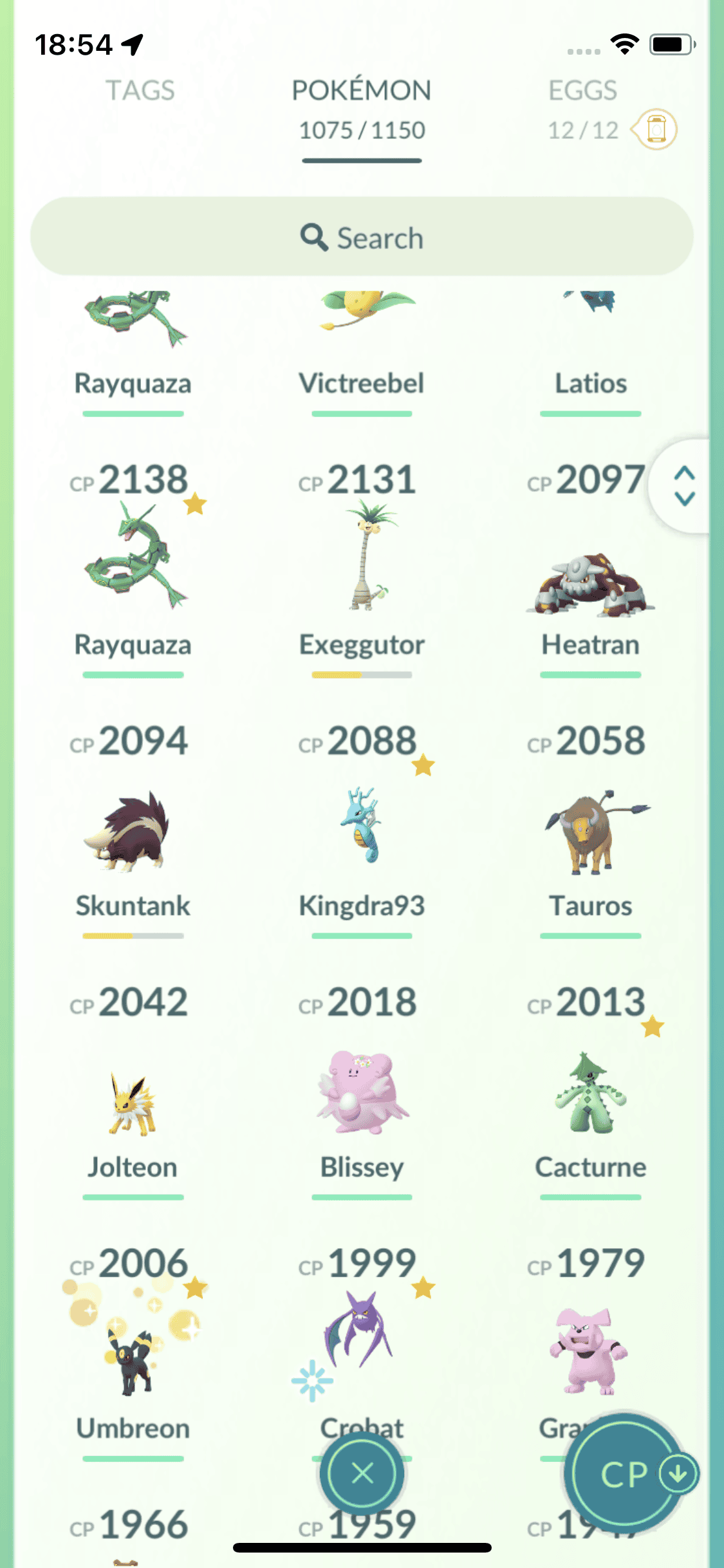Open Cacturne's details
Viewport: 724px width, 1568px height.
pos(591,1094)
